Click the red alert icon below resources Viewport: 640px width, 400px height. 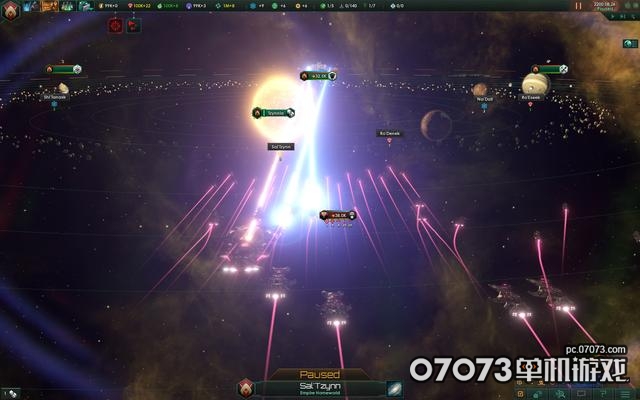tap(115, 23)
